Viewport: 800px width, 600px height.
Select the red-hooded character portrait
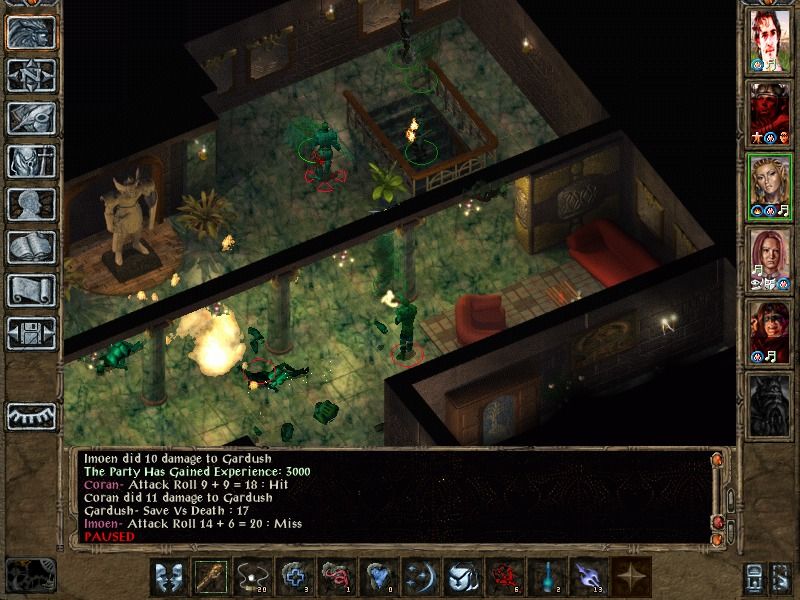tap(769, 333)
